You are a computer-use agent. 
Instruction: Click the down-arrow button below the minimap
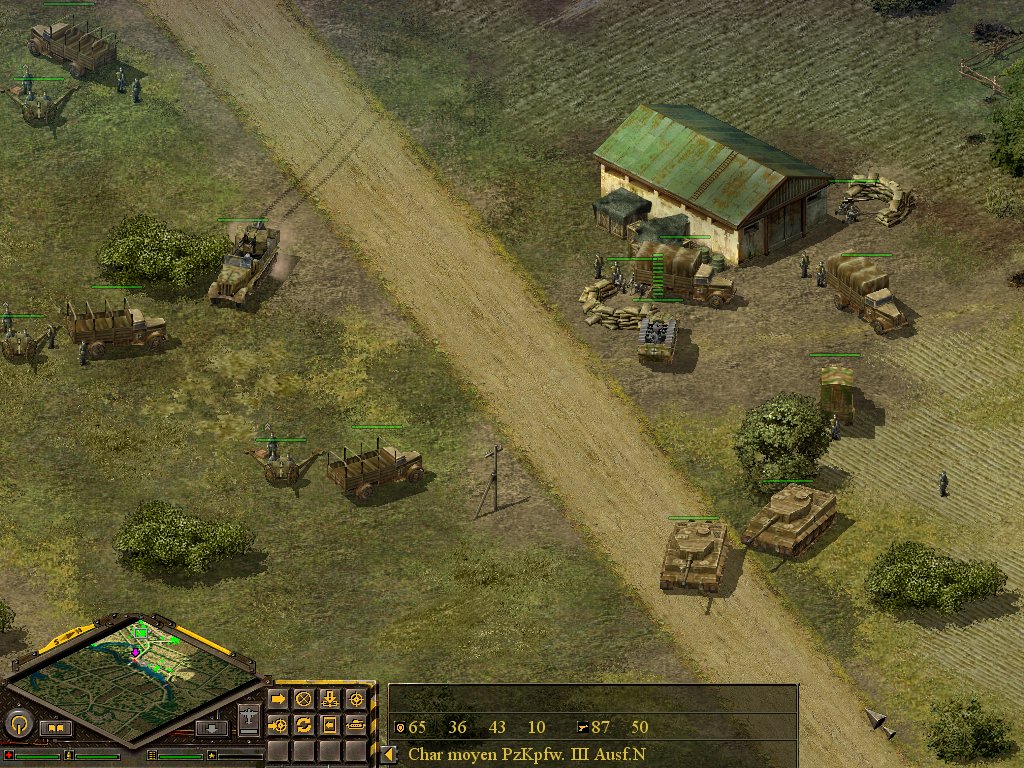pos(212,728)
